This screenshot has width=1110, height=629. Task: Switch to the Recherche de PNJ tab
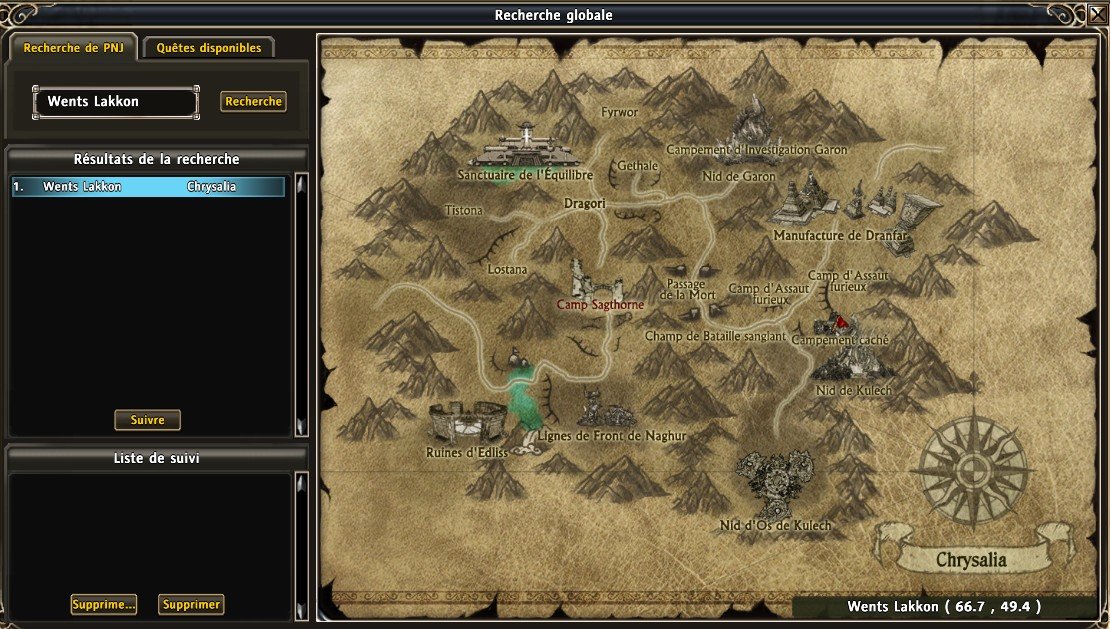pos(73,48)
